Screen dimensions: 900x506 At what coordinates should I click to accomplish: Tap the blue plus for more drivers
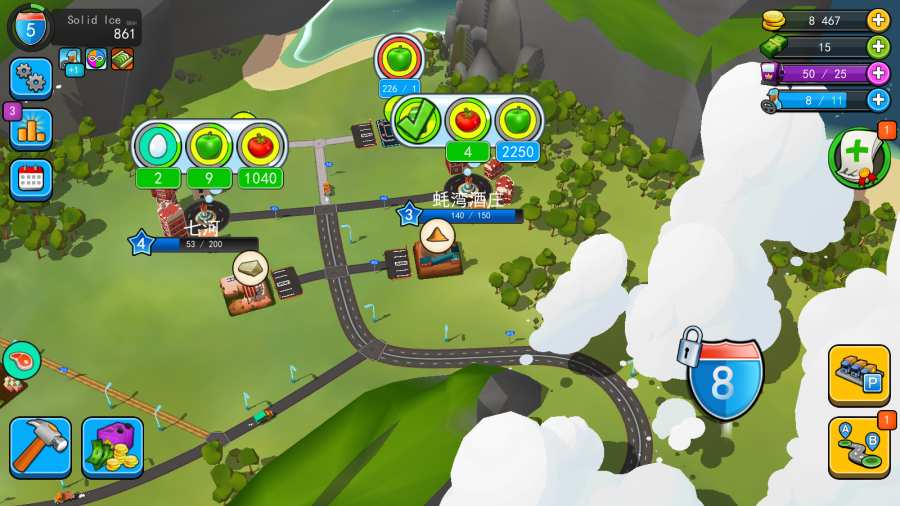click(878, 99)
